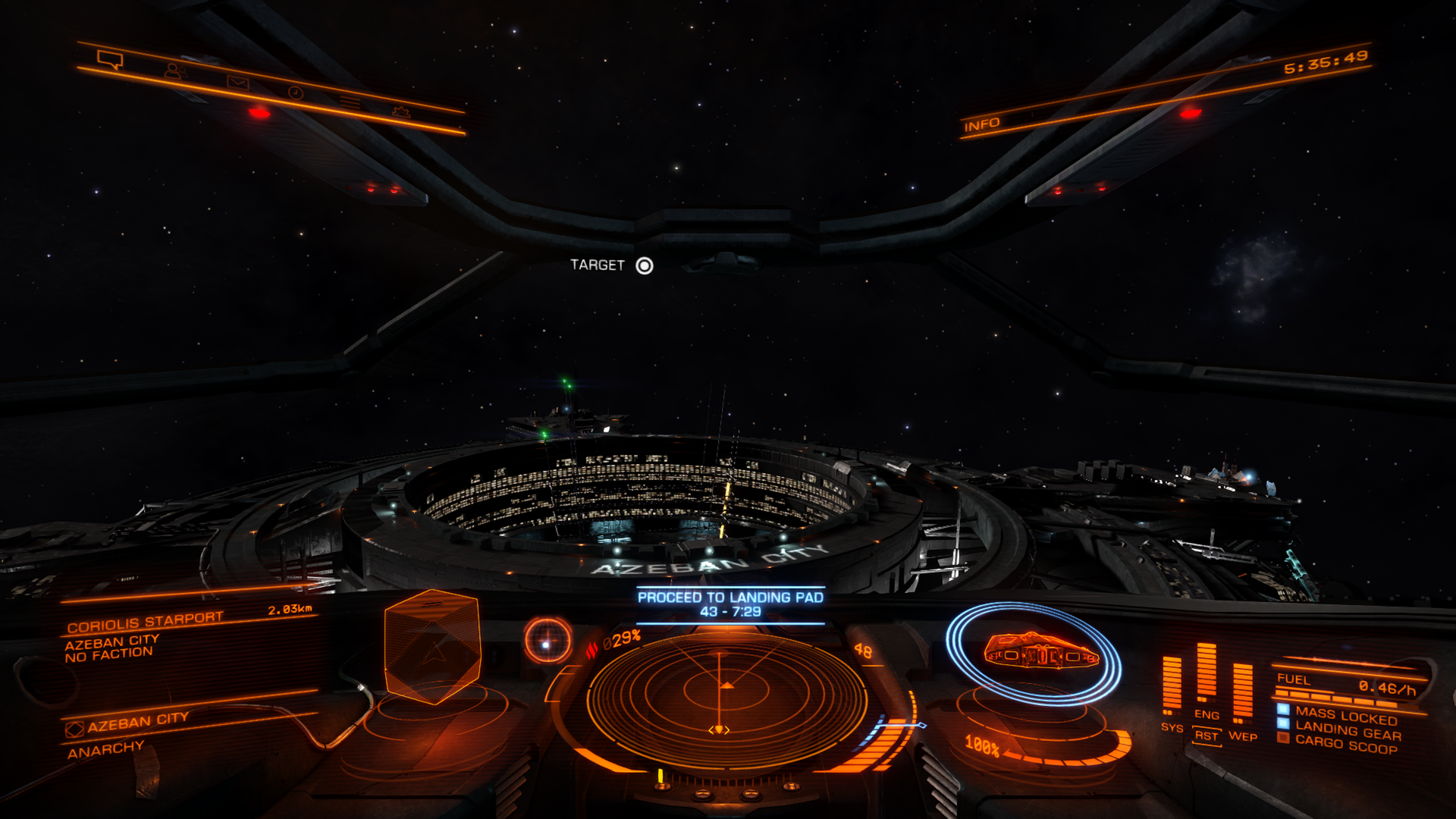The width and height of the screenshot is (1456, 819).
Task: Select the three-line list tab
Action: click(349, 102)
